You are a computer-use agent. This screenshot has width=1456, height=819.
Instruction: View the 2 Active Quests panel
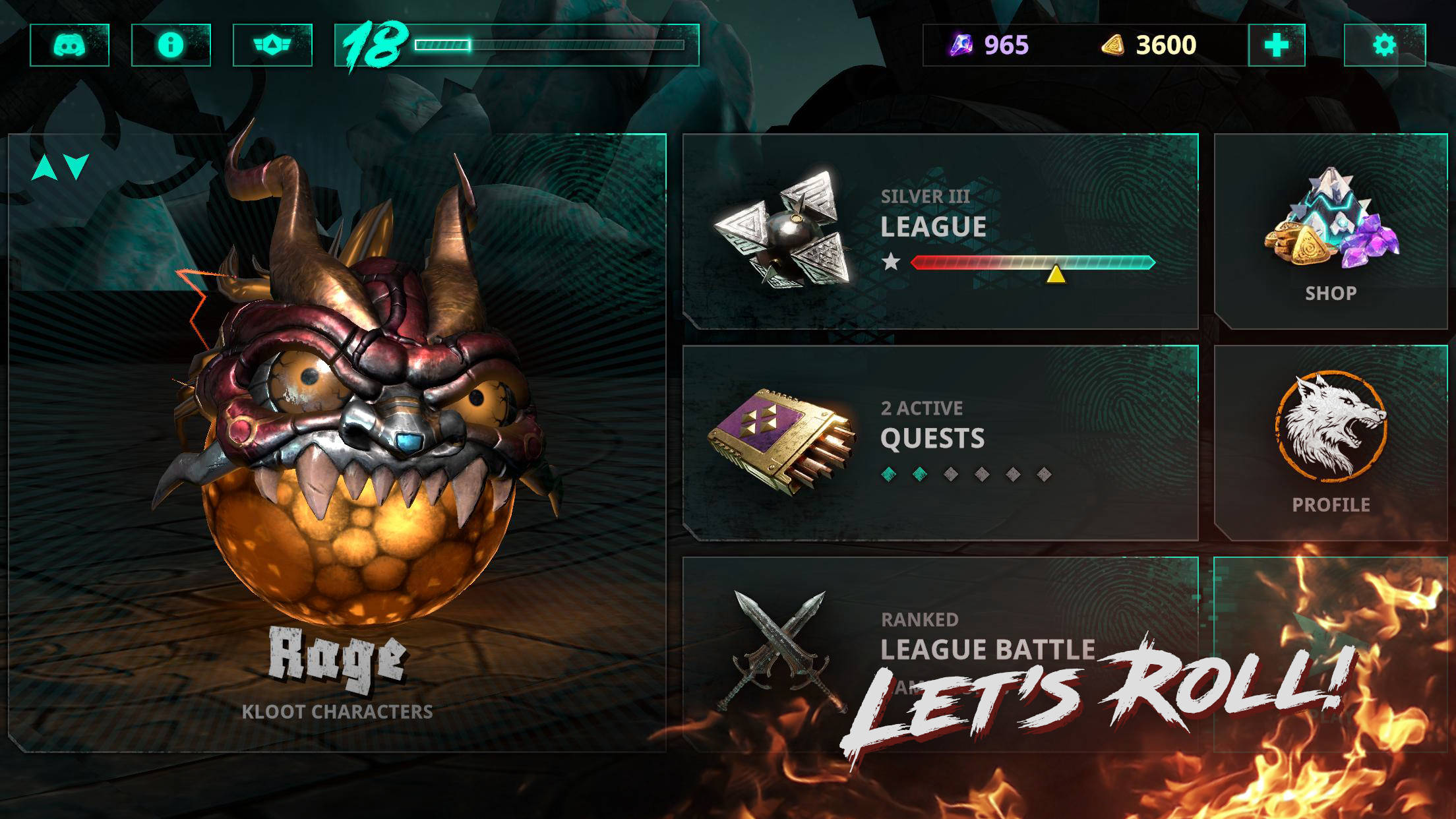tap(940, 442)
